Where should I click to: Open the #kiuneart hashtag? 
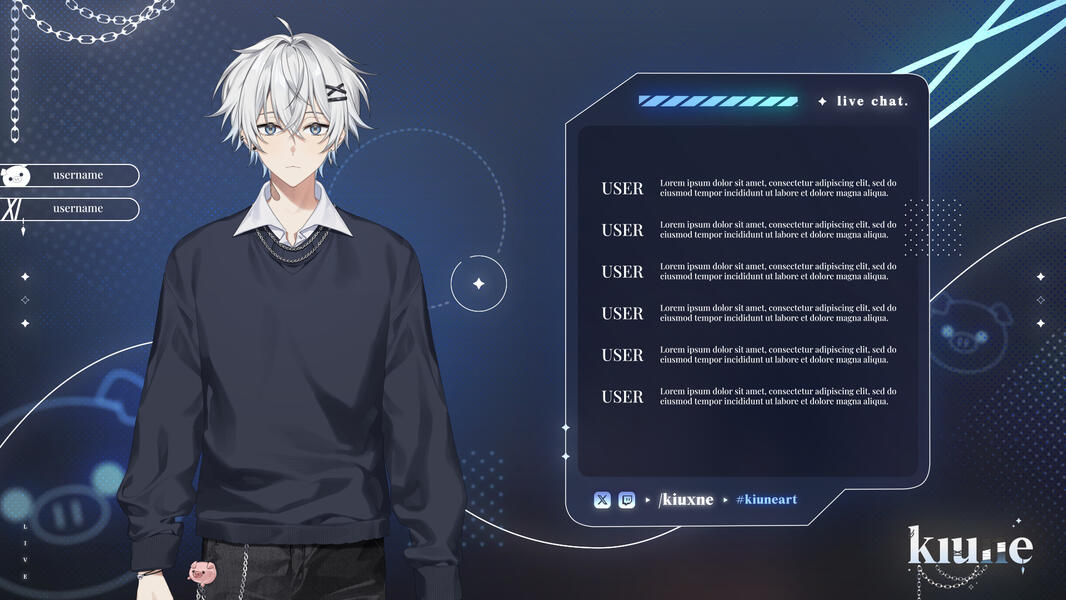(x=766, y=499)
